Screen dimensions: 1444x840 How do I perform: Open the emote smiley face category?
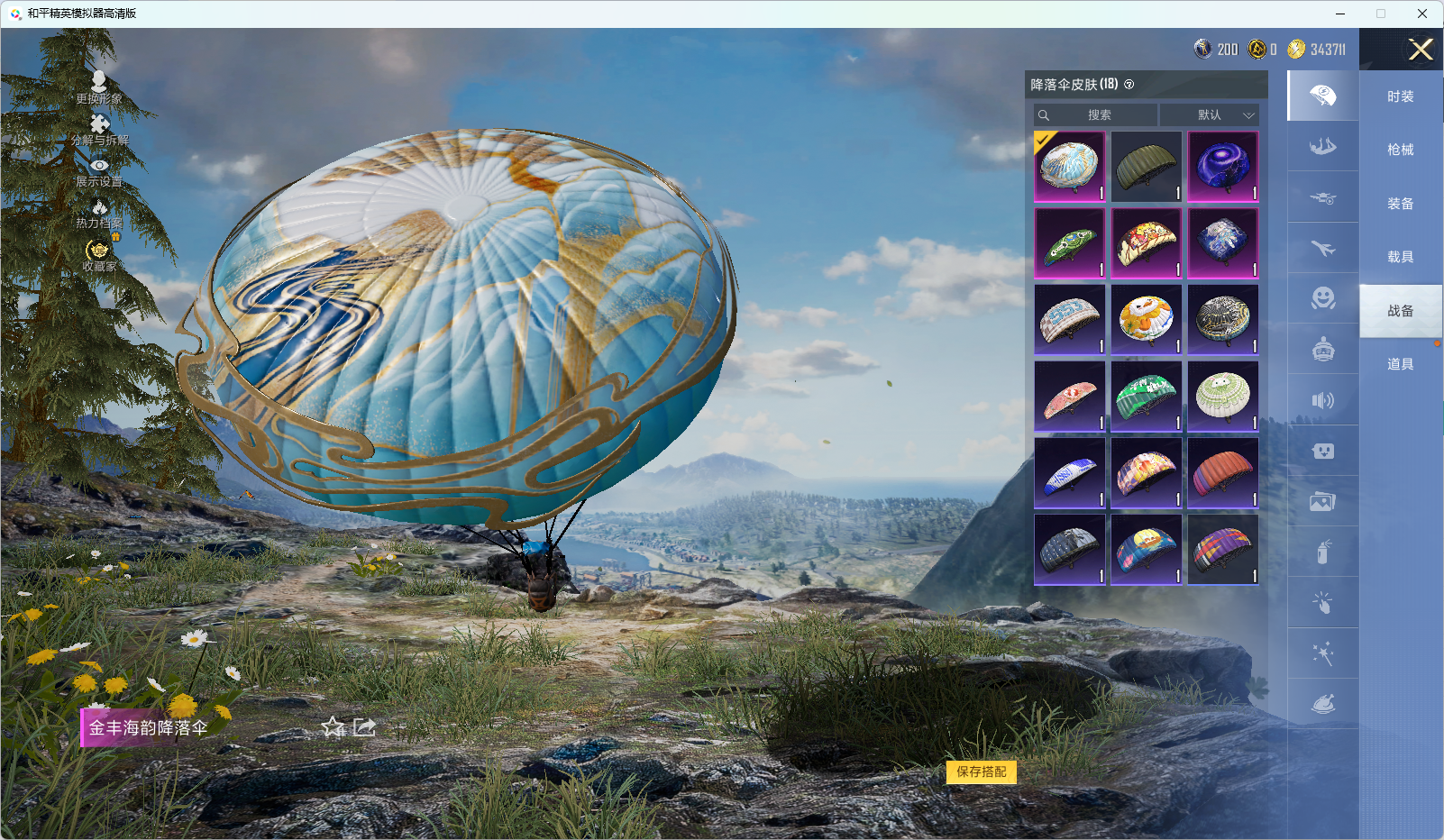(1322, 298)
